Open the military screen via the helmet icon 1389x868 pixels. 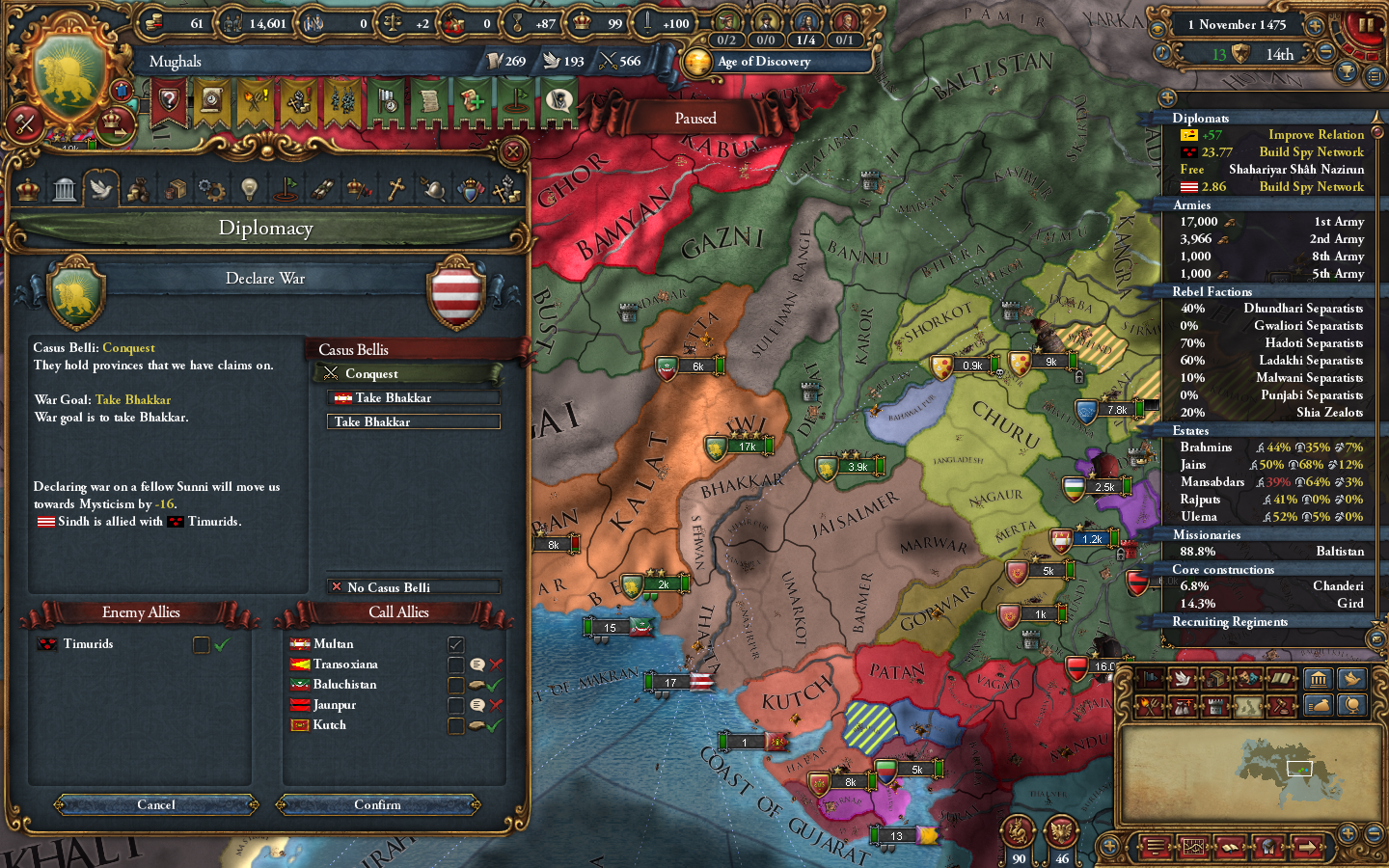point(434,188)
